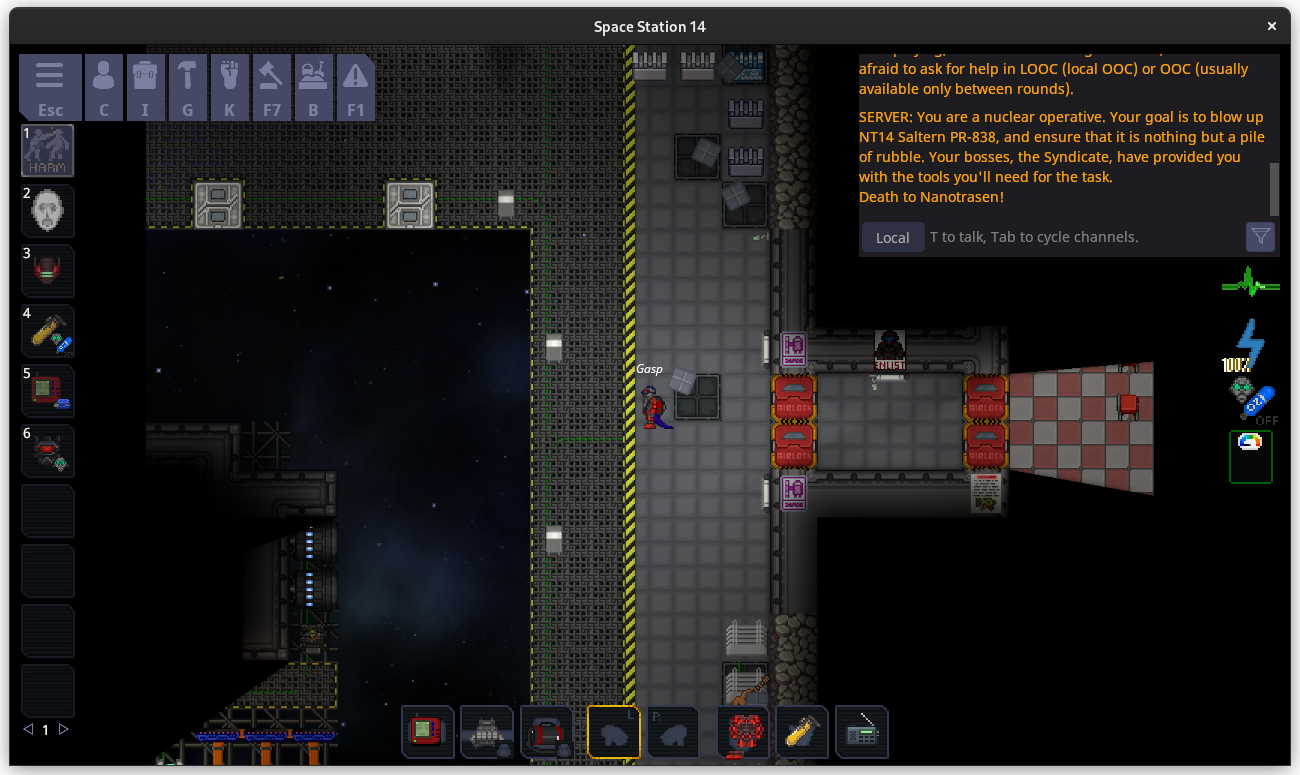Open the radio device in the hotbar
The image size is (1300, 775).
click(x=861, y=732)
